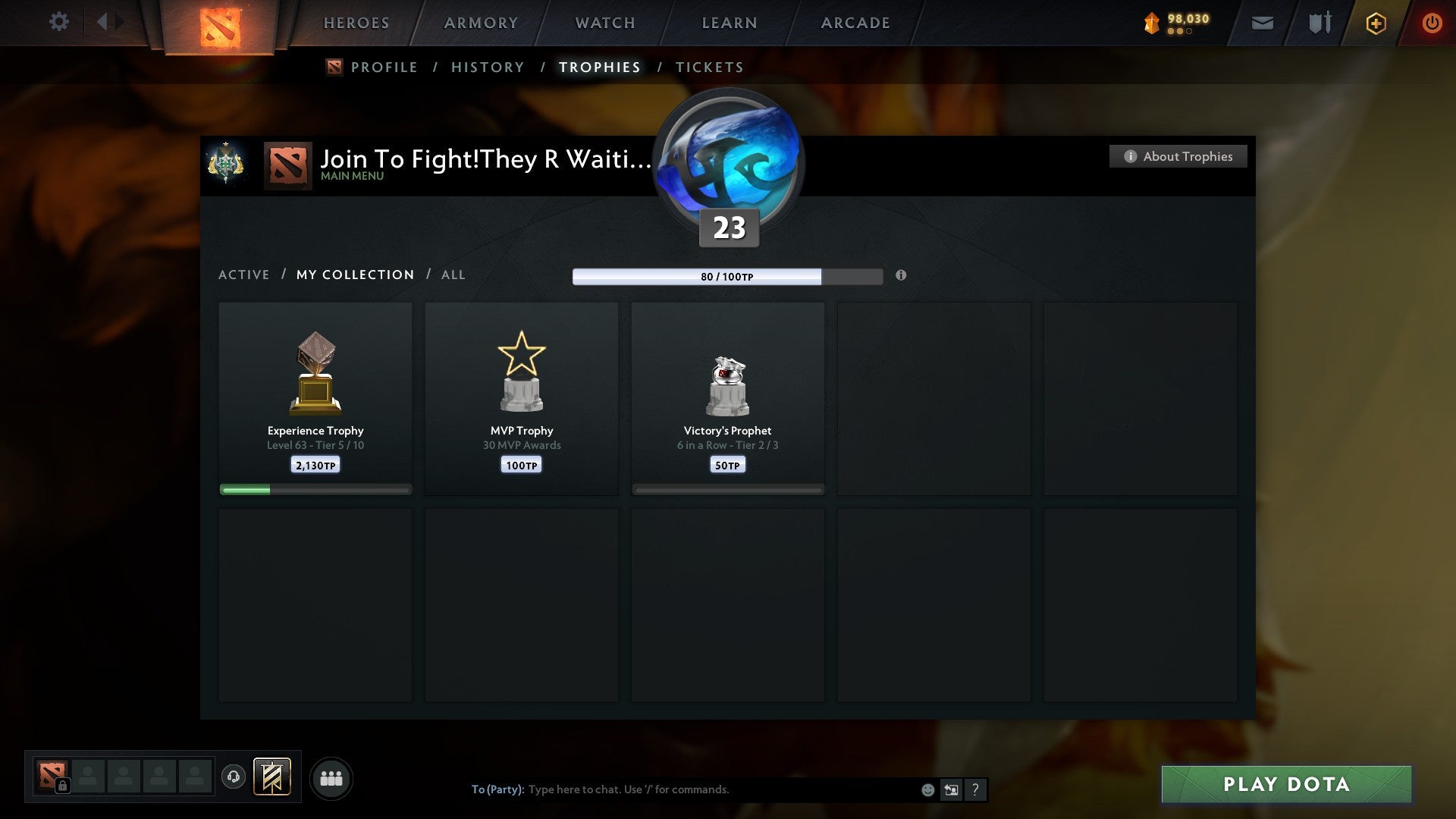Open the ARCADE menu item
The height and width of the screenshot is (819, 1456).
855,23
